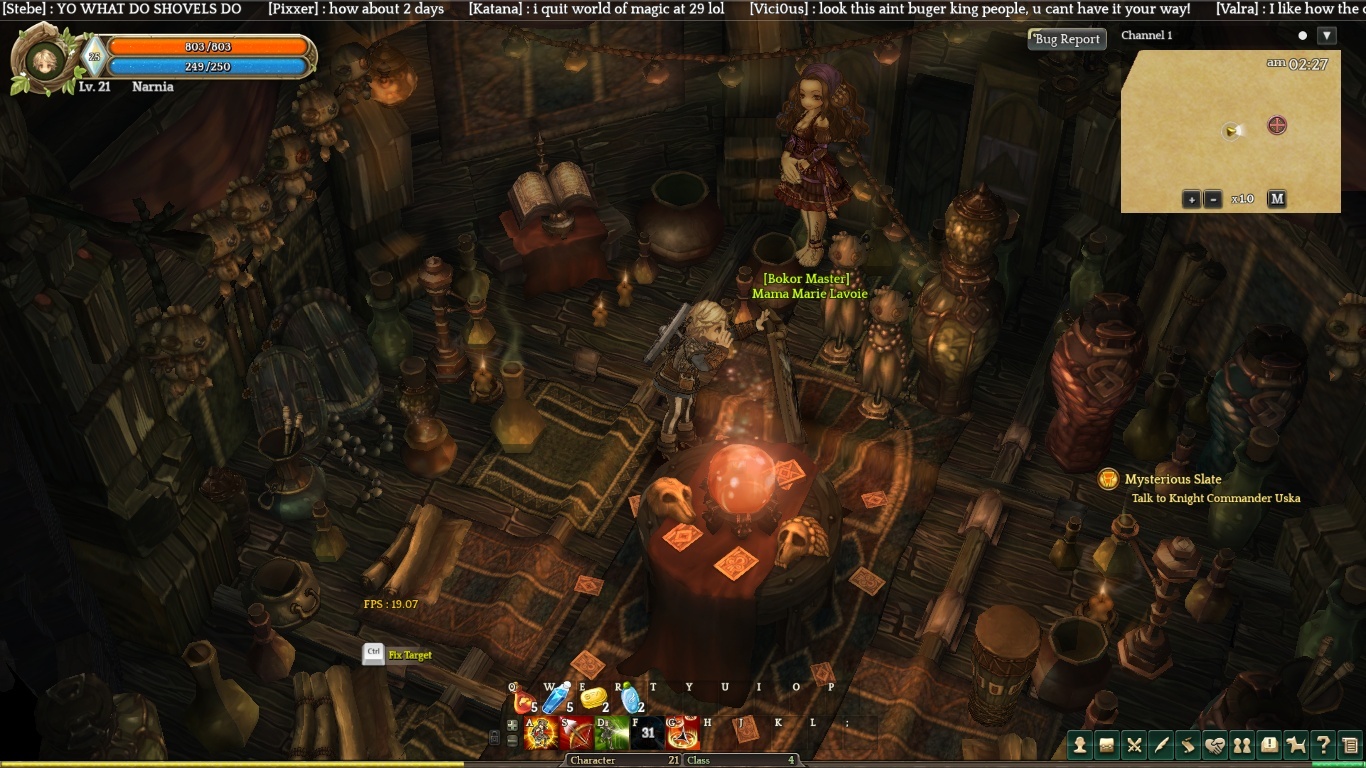Open the crossed-swords skills menu
The height and width of the screenshot is (768, 1366).
click(1134, 745)
